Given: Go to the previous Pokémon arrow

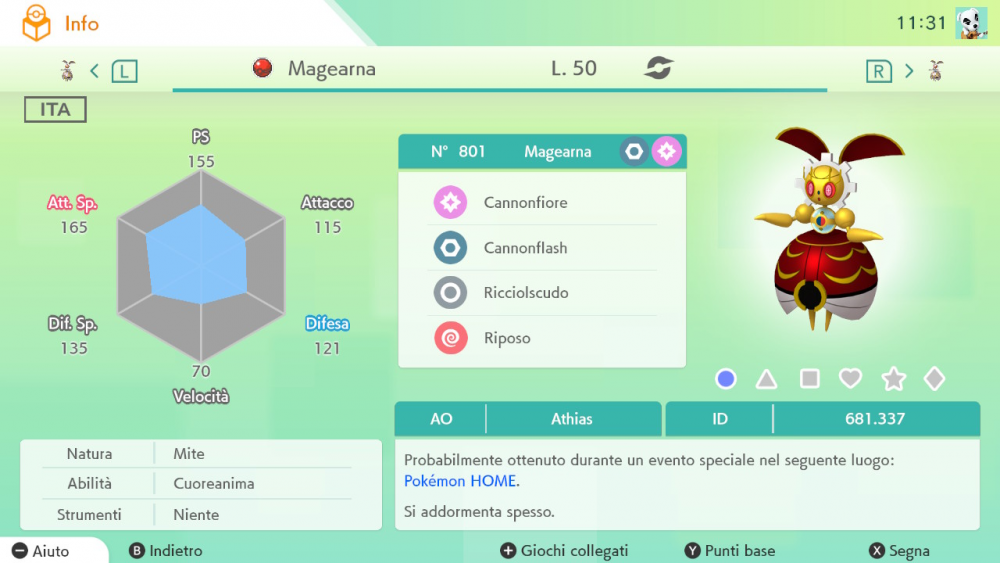Looking at the screenshot, I should coord(95,71).
